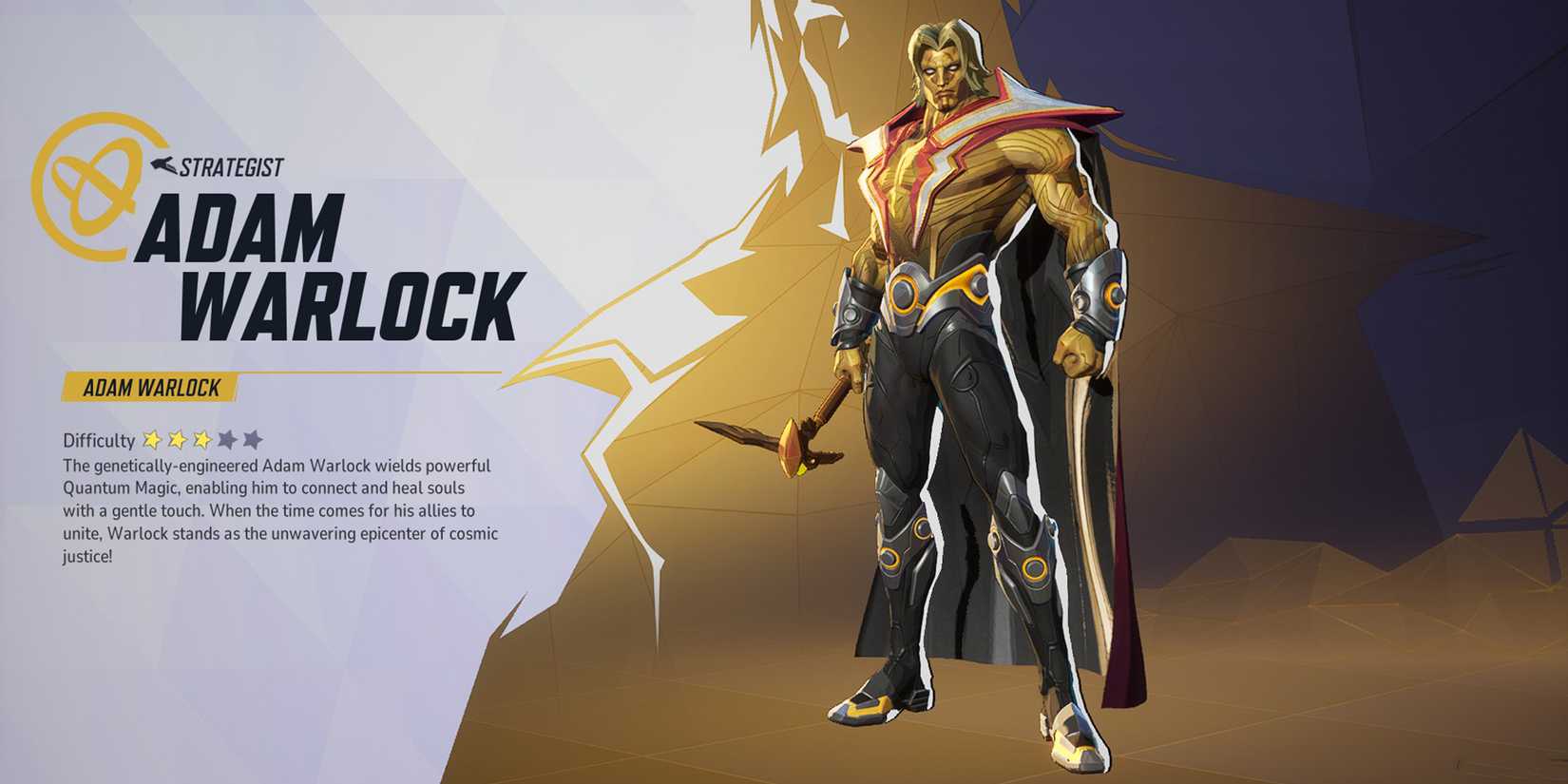Viewport: 1568px width, 784px height.
Task: Expand the Difficulty details section
Action: tap(100, 438)
